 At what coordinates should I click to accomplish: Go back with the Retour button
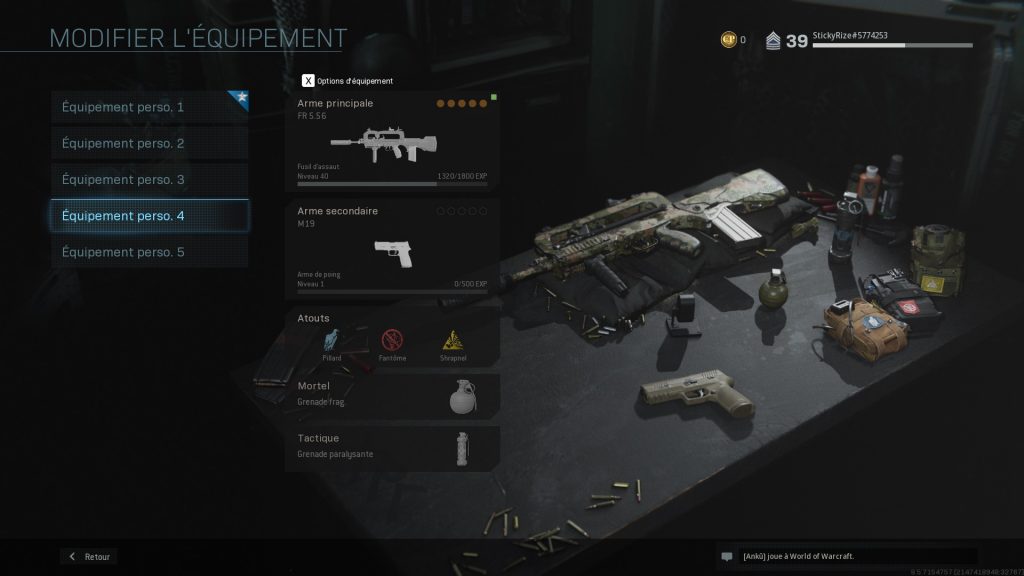click(89, 556)
